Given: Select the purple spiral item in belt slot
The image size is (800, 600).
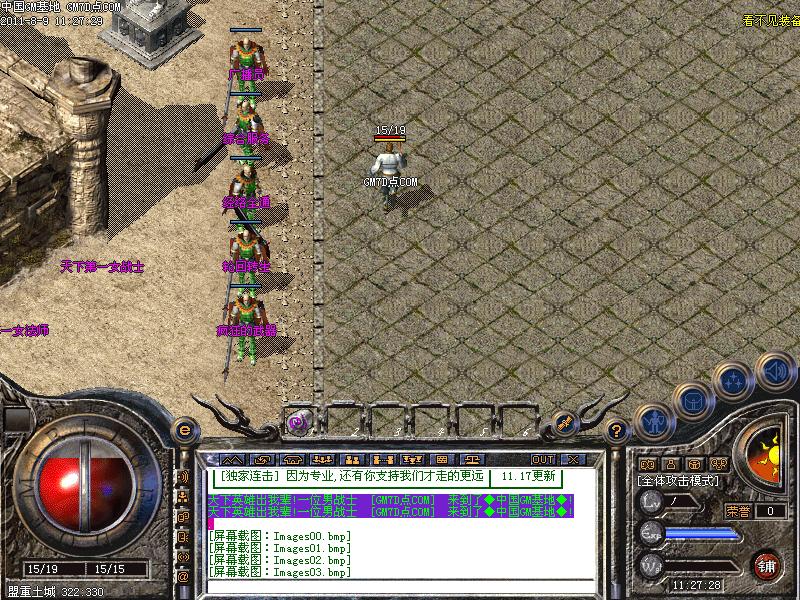Looking at the screenshot, I should coord(297,422).
